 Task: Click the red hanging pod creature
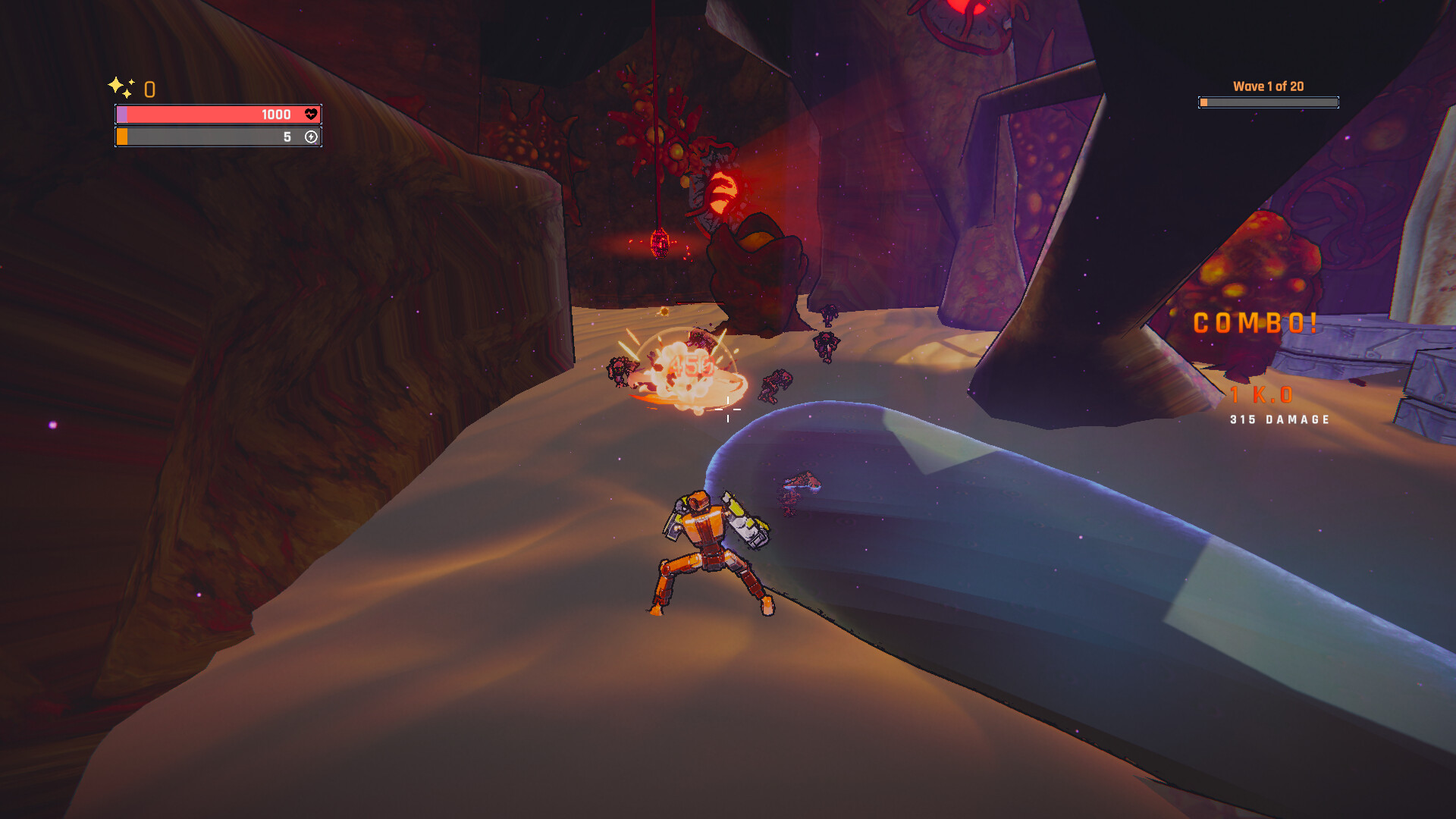pos(659,243)
